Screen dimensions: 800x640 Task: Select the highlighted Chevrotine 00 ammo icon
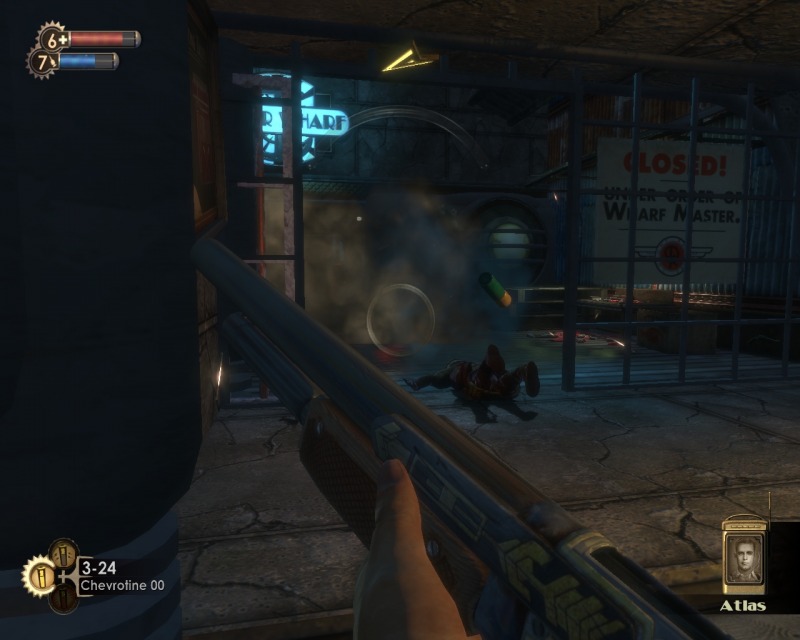coord(40,576)
